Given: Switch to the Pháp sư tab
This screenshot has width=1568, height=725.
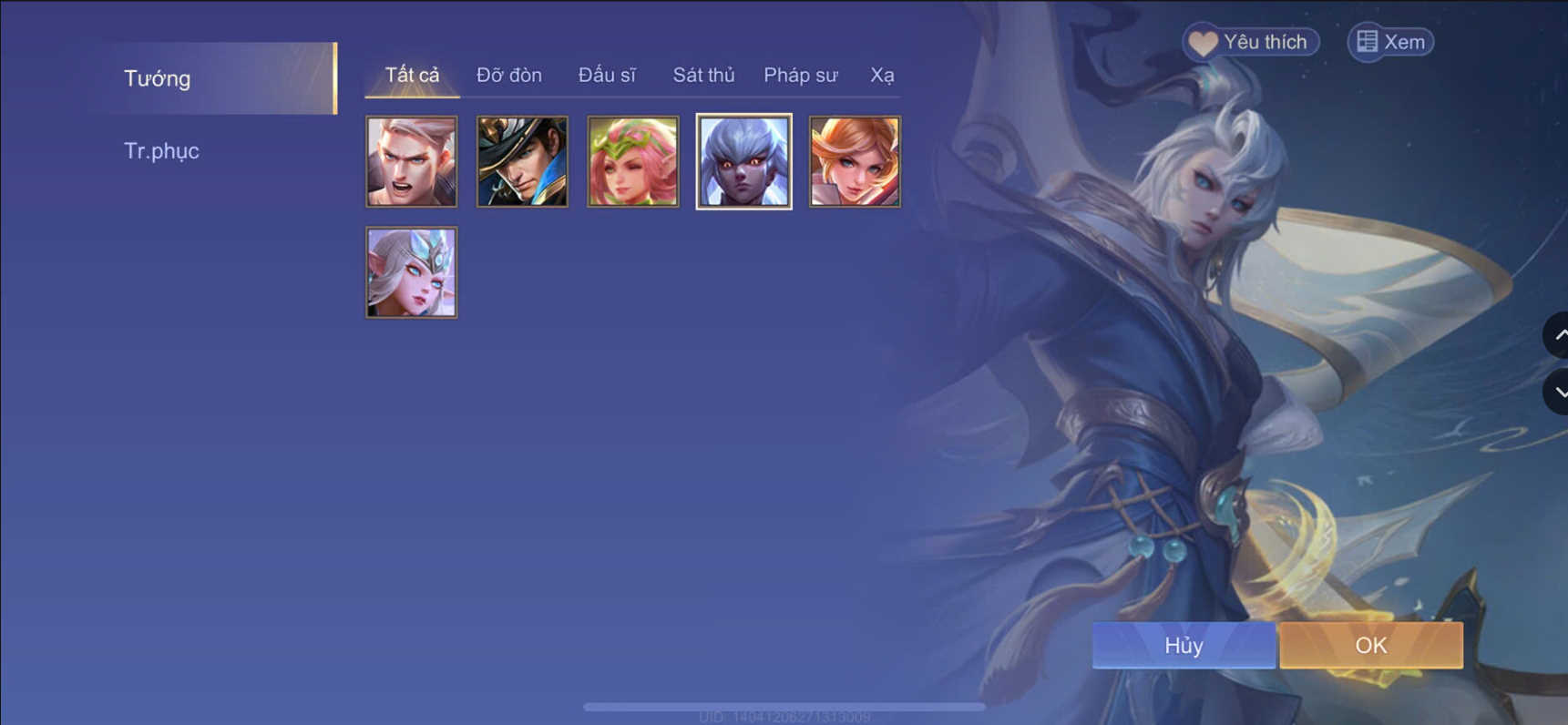Looking at the screenshot, I should tap(800, 75).
